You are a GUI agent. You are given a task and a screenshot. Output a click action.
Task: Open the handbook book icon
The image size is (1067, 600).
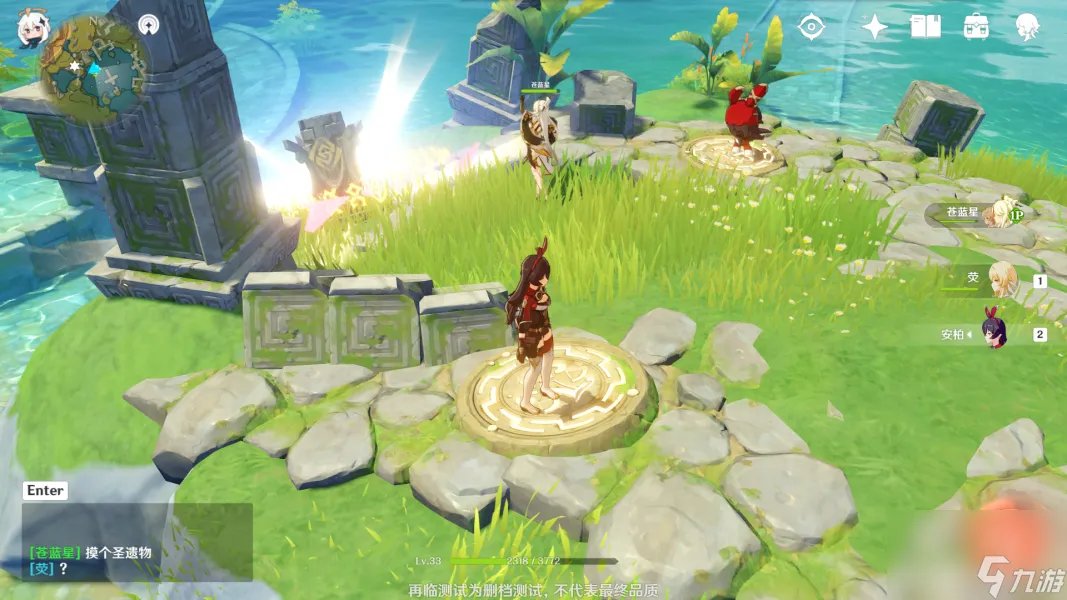coord(925,27)
